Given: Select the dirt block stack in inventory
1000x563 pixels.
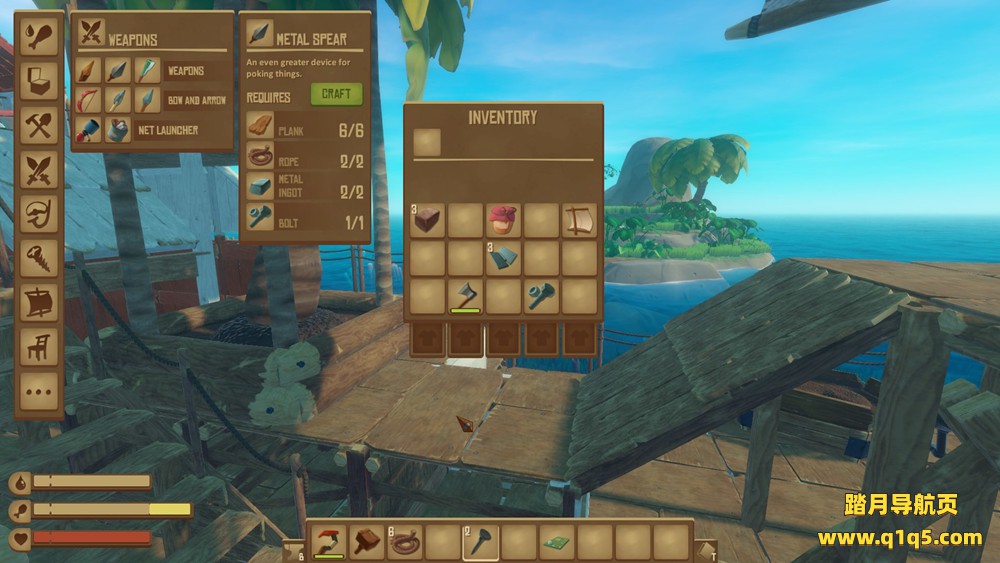Looking at the screenshot, I should 428,220.
